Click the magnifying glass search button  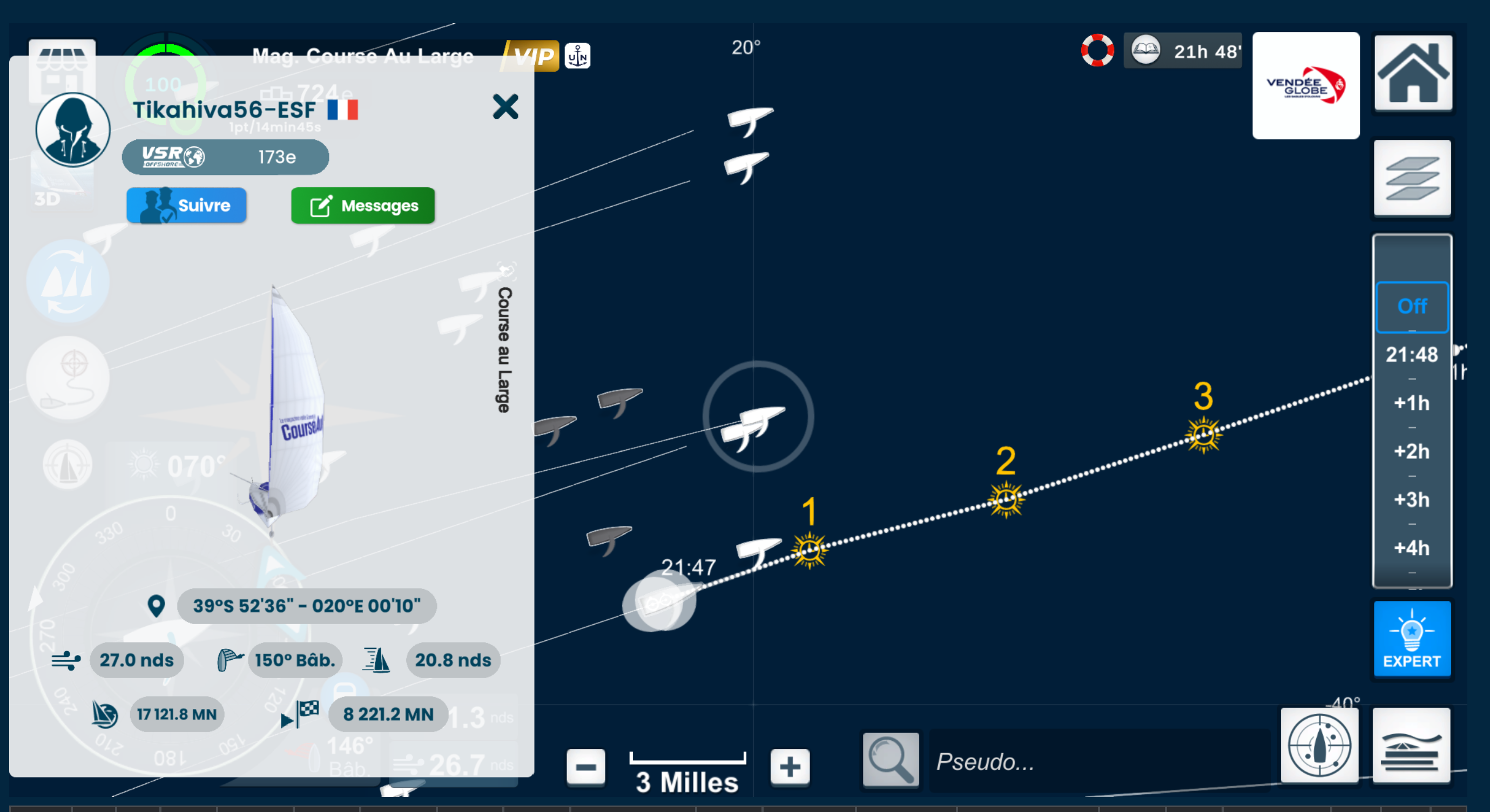[x=890, y=761]
